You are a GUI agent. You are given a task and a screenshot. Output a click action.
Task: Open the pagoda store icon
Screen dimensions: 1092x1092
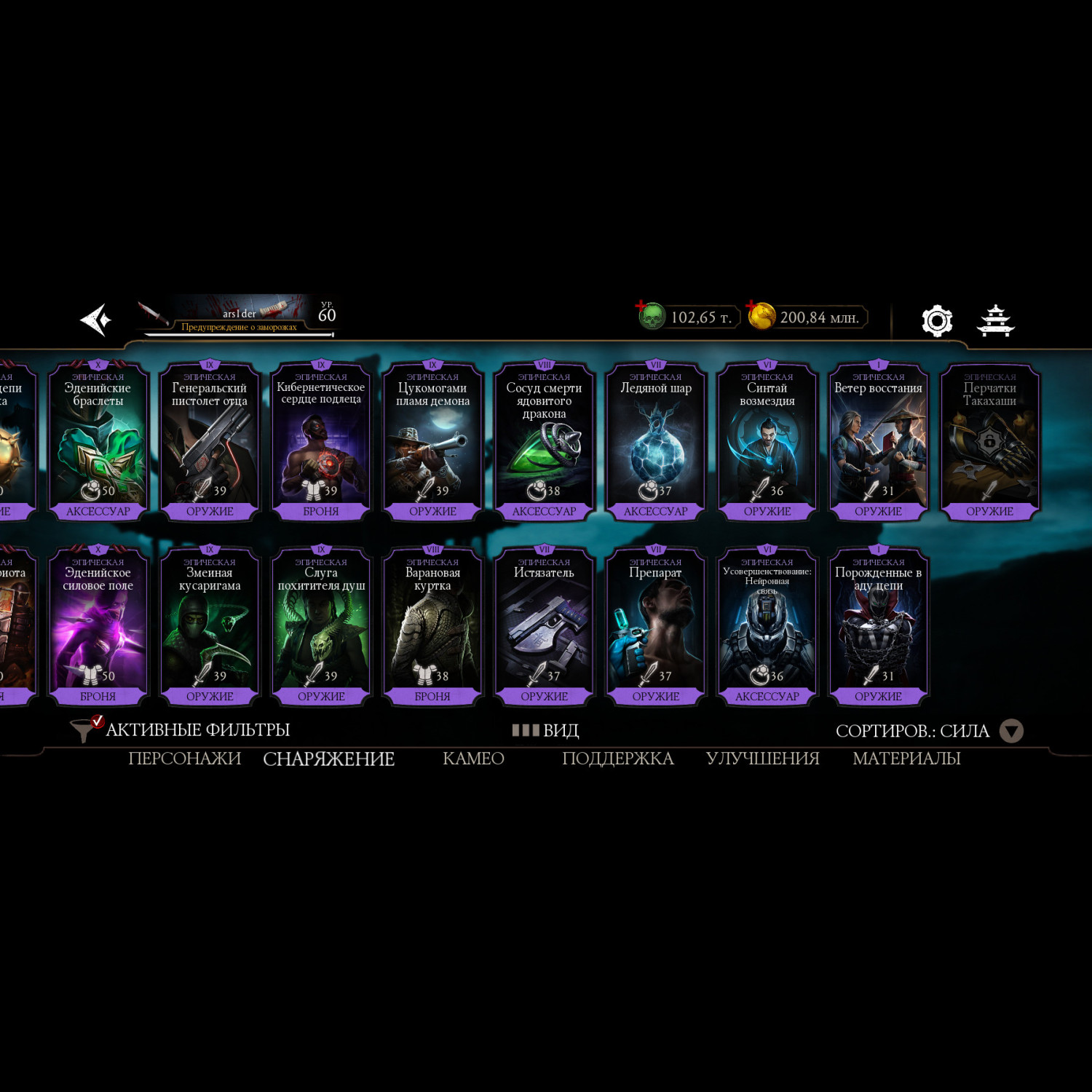995,320
